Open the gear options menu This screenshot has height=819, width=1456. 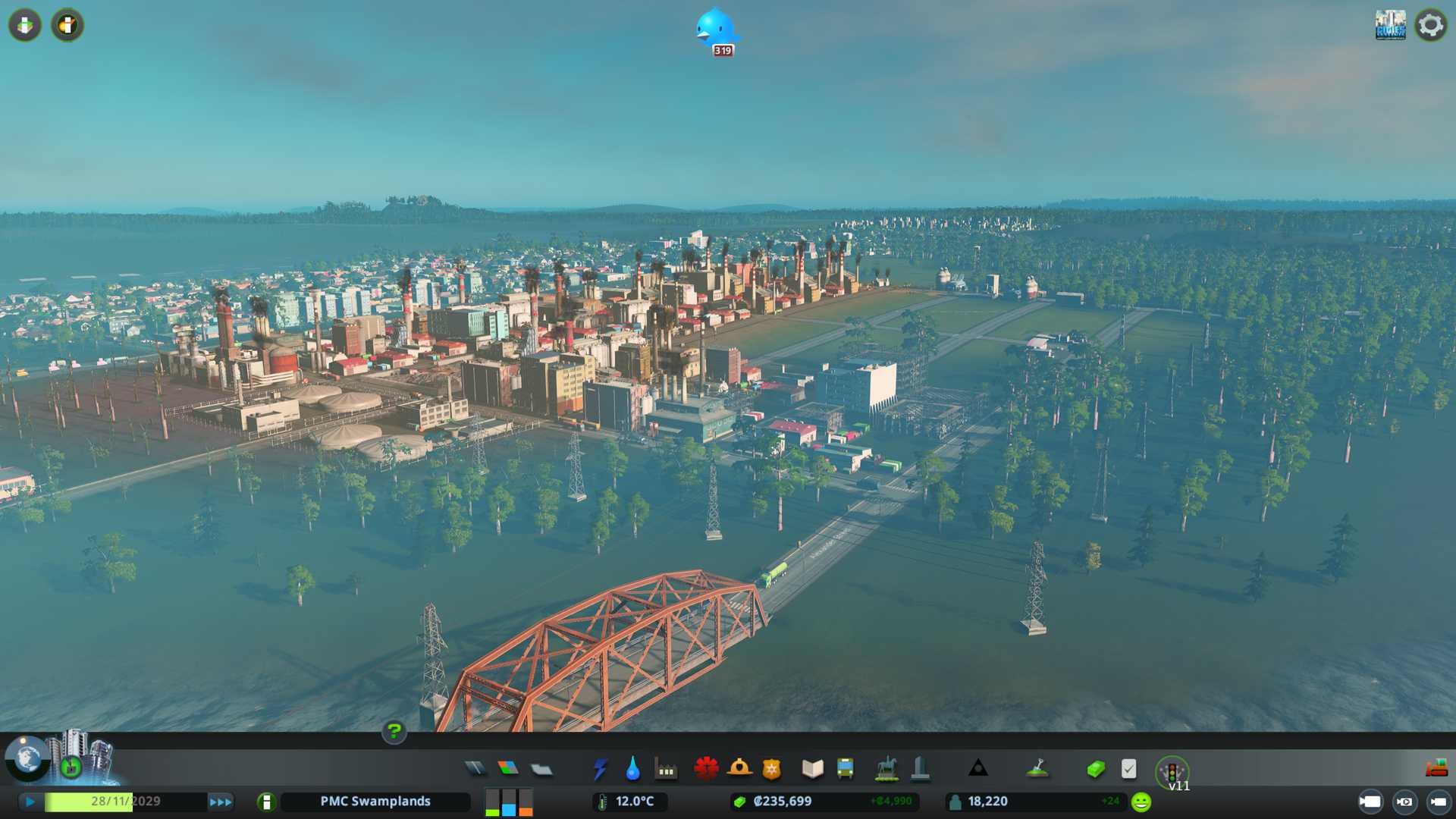point(1430,25)
